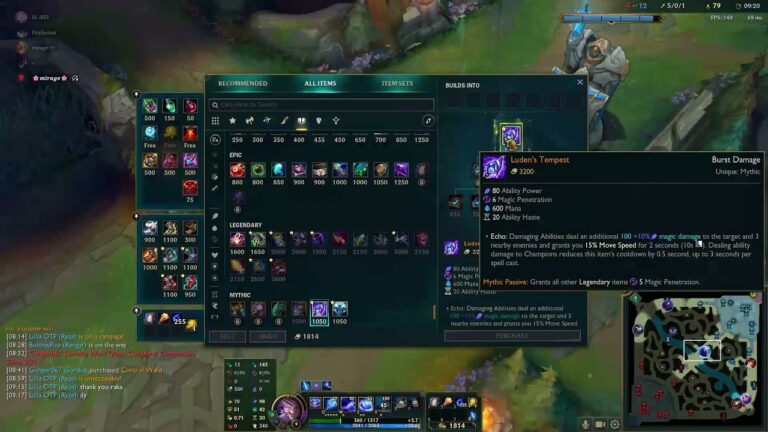Viewport: 768px width, 432px height.
Task: Close the item shop window
Action: click(580, 82)
